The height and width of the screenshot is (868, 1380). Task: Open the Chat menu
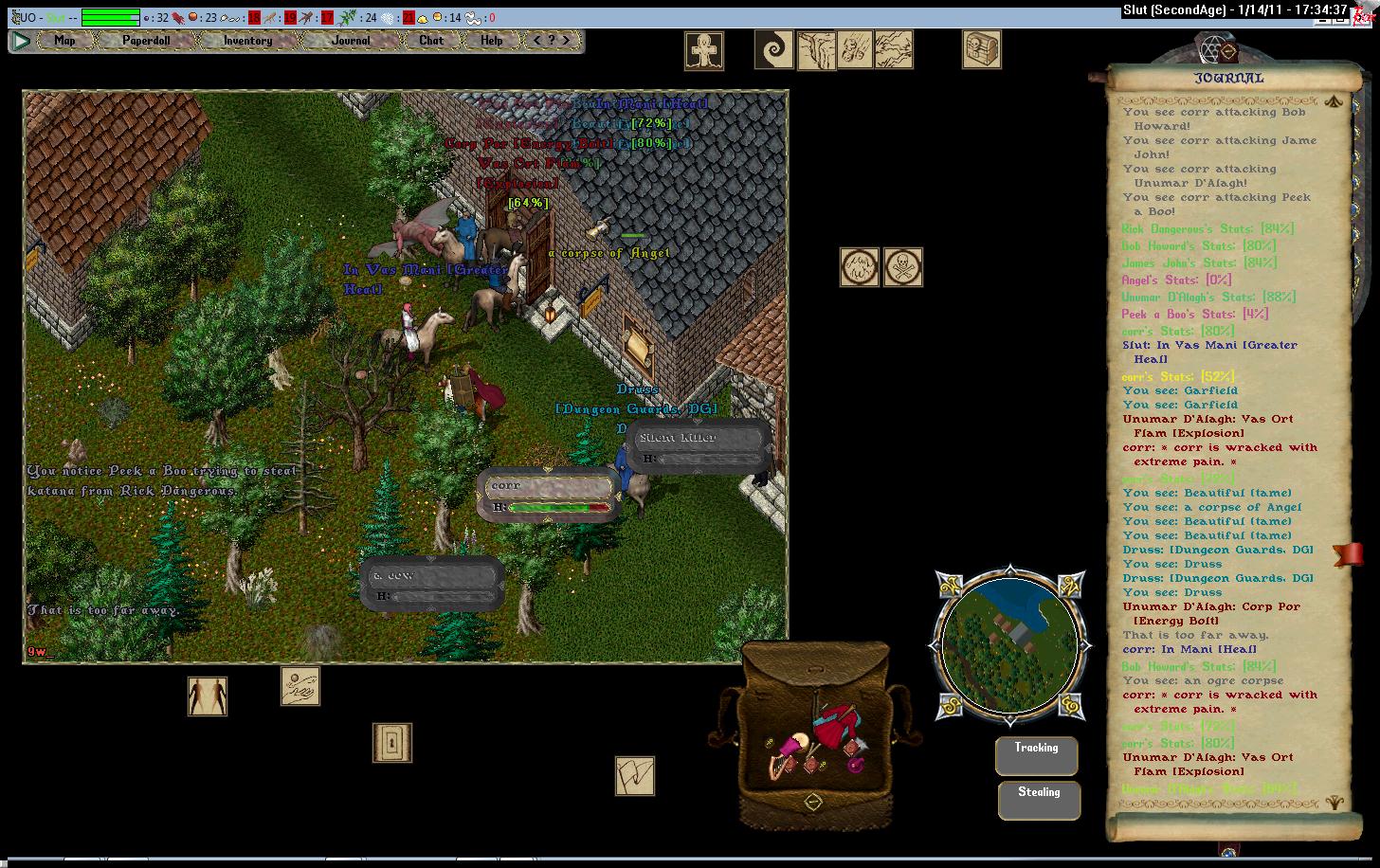point(431,41)
